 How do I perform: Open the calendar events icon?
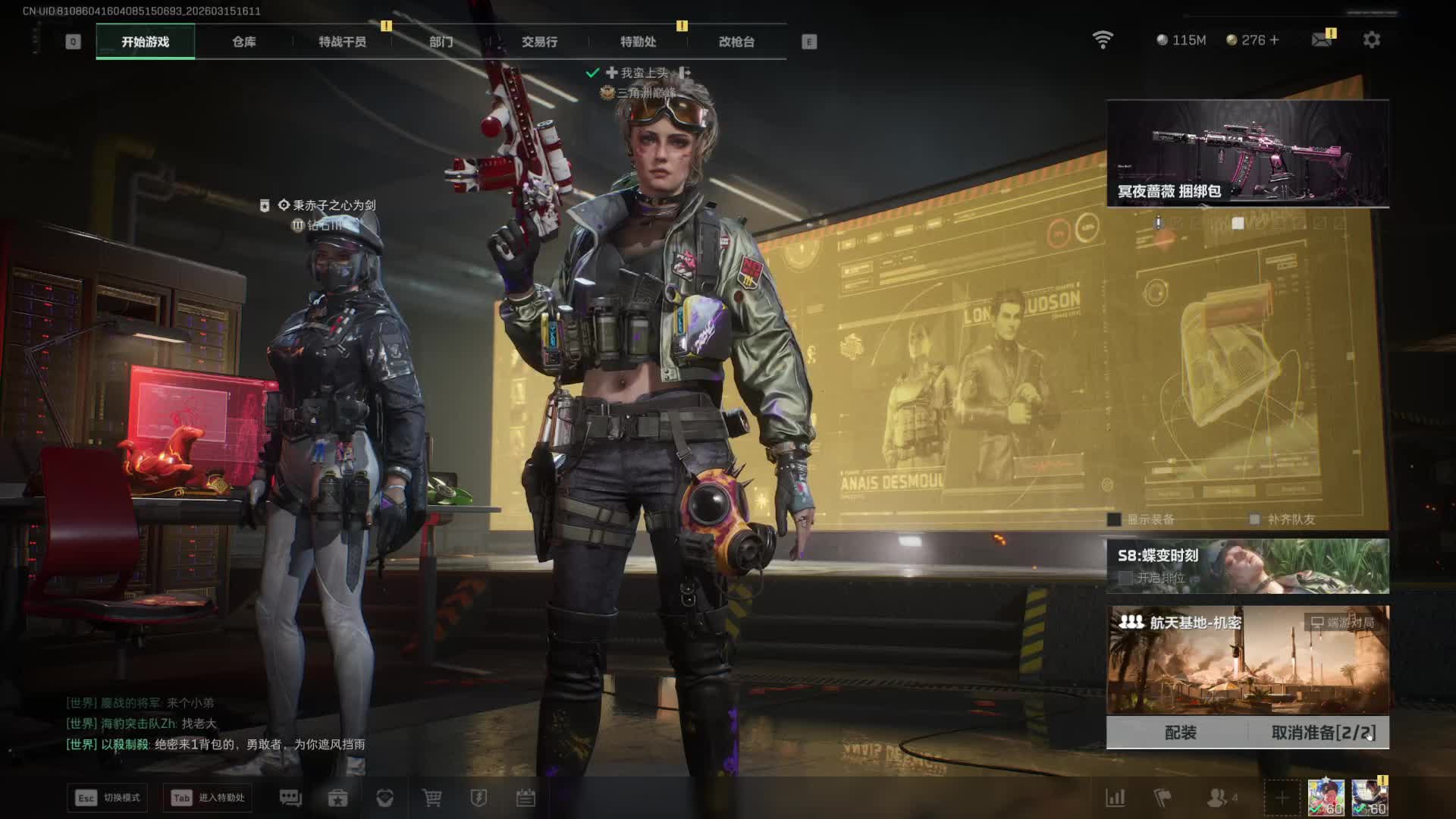click(526, 798)
